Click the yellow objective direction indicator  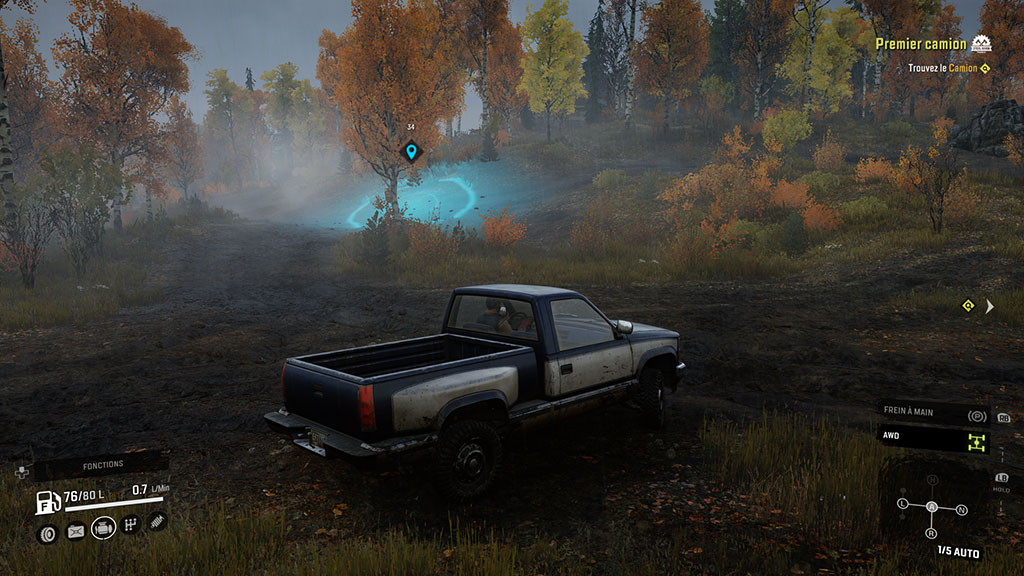pyautogui.click(x=968, y=305)
